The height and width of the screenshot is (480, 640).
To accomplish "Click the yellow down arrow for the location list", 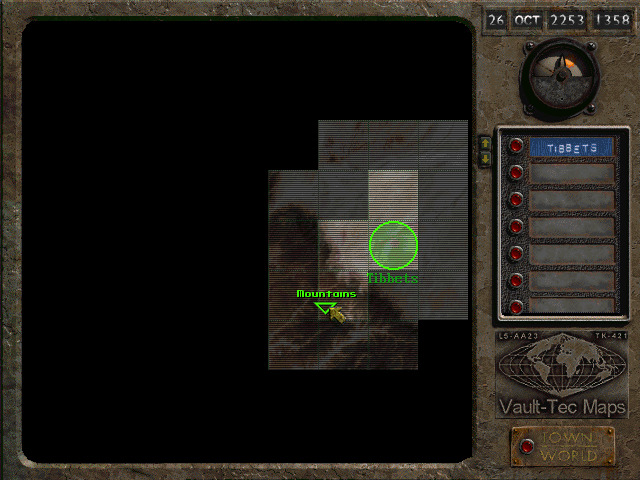I will 485,159.
